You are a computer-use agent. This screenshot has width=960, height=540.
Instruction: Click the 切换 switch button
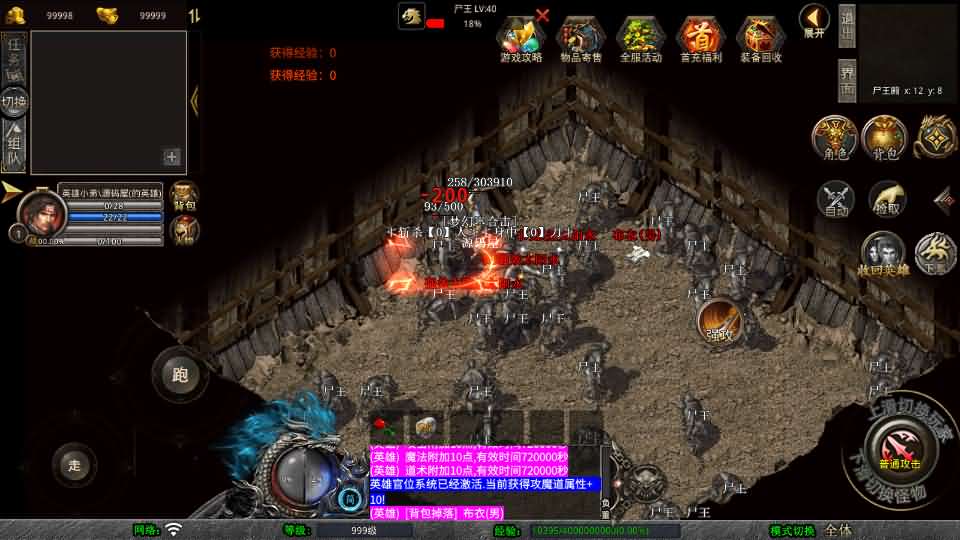point(14,101)
